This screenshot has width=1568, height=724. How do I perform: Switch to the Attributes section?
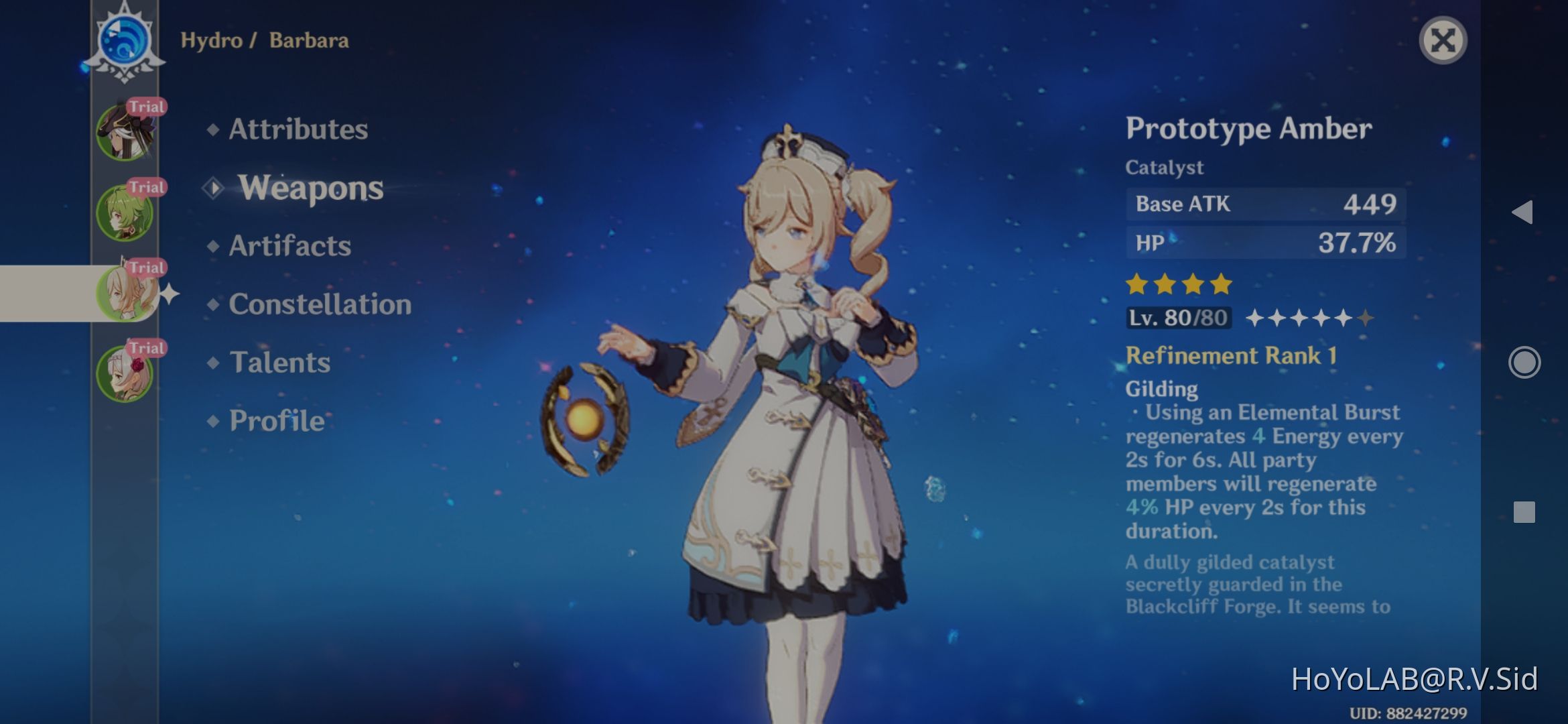(298, 130)
